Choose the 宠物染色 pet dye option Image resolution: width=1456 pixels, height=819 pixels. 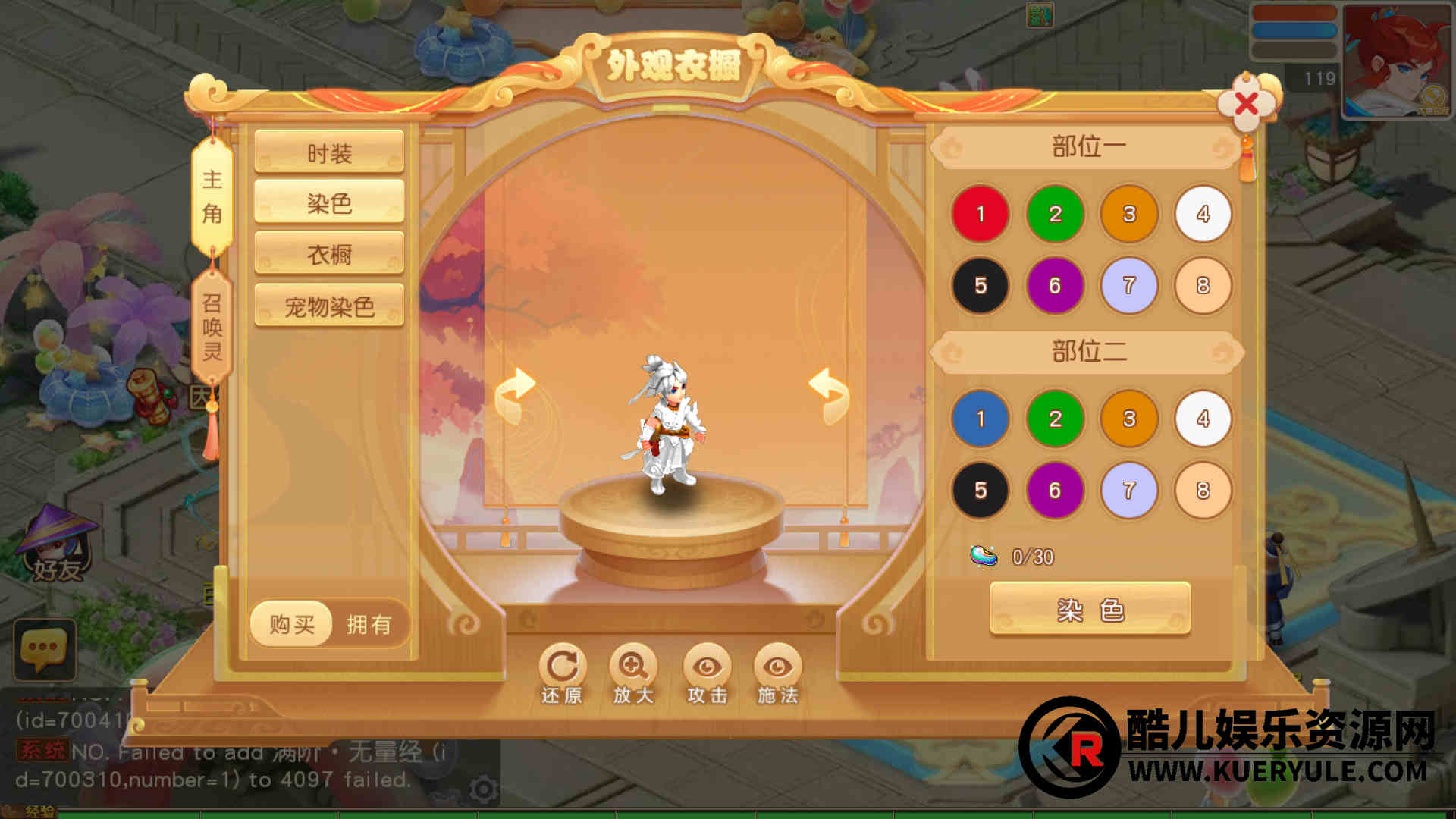pyautogui.click(x=329, y=306)
